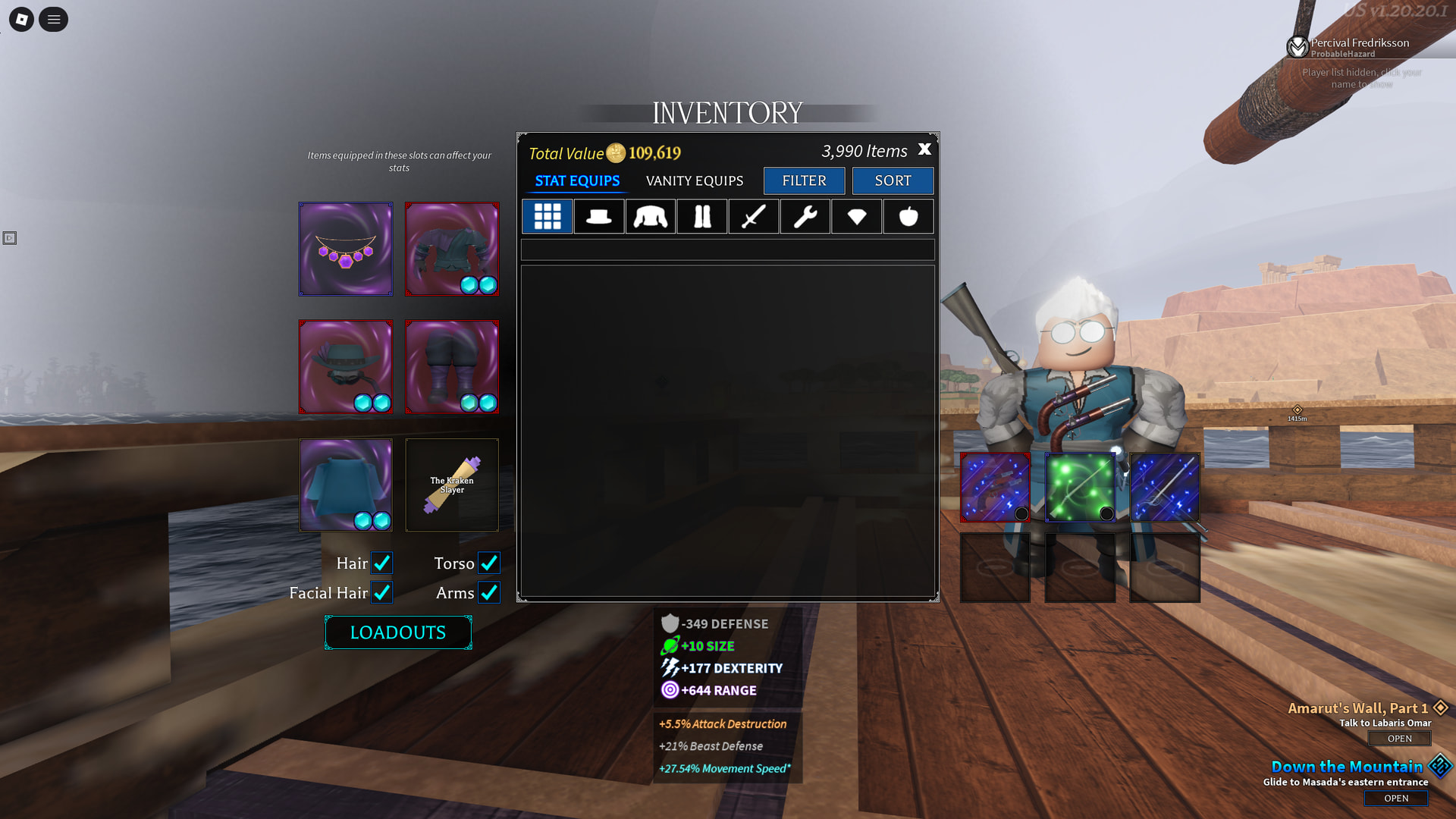Viewport: 1456px width, 819px height.
Task: Open the LOADOUTS menu
Action: pyautogui.click(x=397, y=632)
